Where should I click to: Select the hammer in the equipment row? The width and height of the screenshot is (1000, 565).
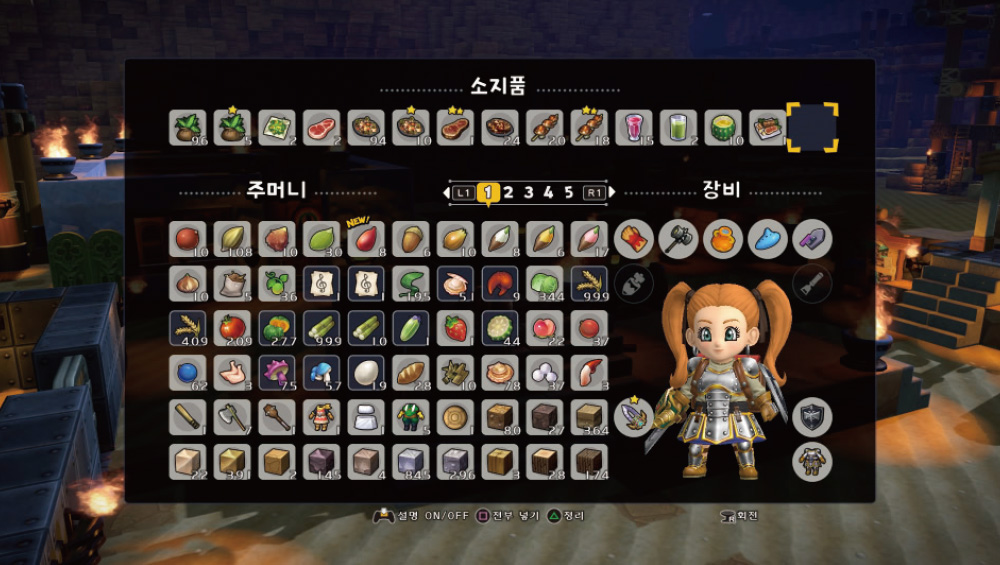(677, 239)
